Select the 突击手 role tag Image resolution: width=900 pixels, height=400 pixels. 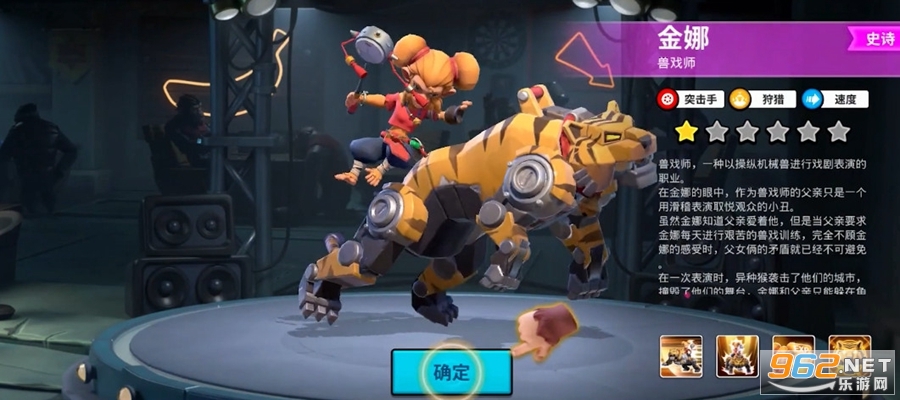point(691,99)
